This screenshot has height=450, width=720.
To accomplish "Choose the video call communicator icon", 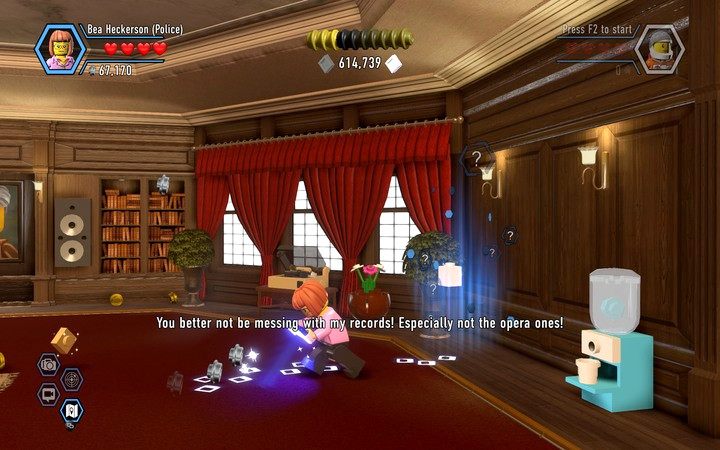I will [47, 394].
